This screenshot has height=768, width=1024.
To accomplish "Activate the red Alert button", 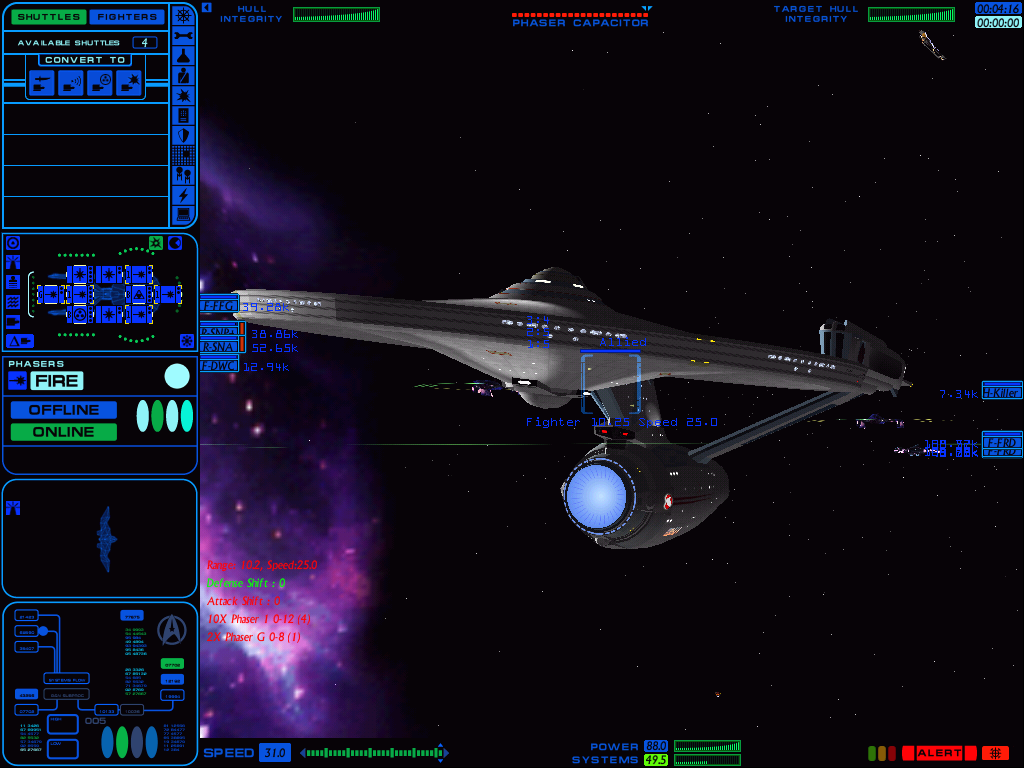I will (x=938, y=753).
